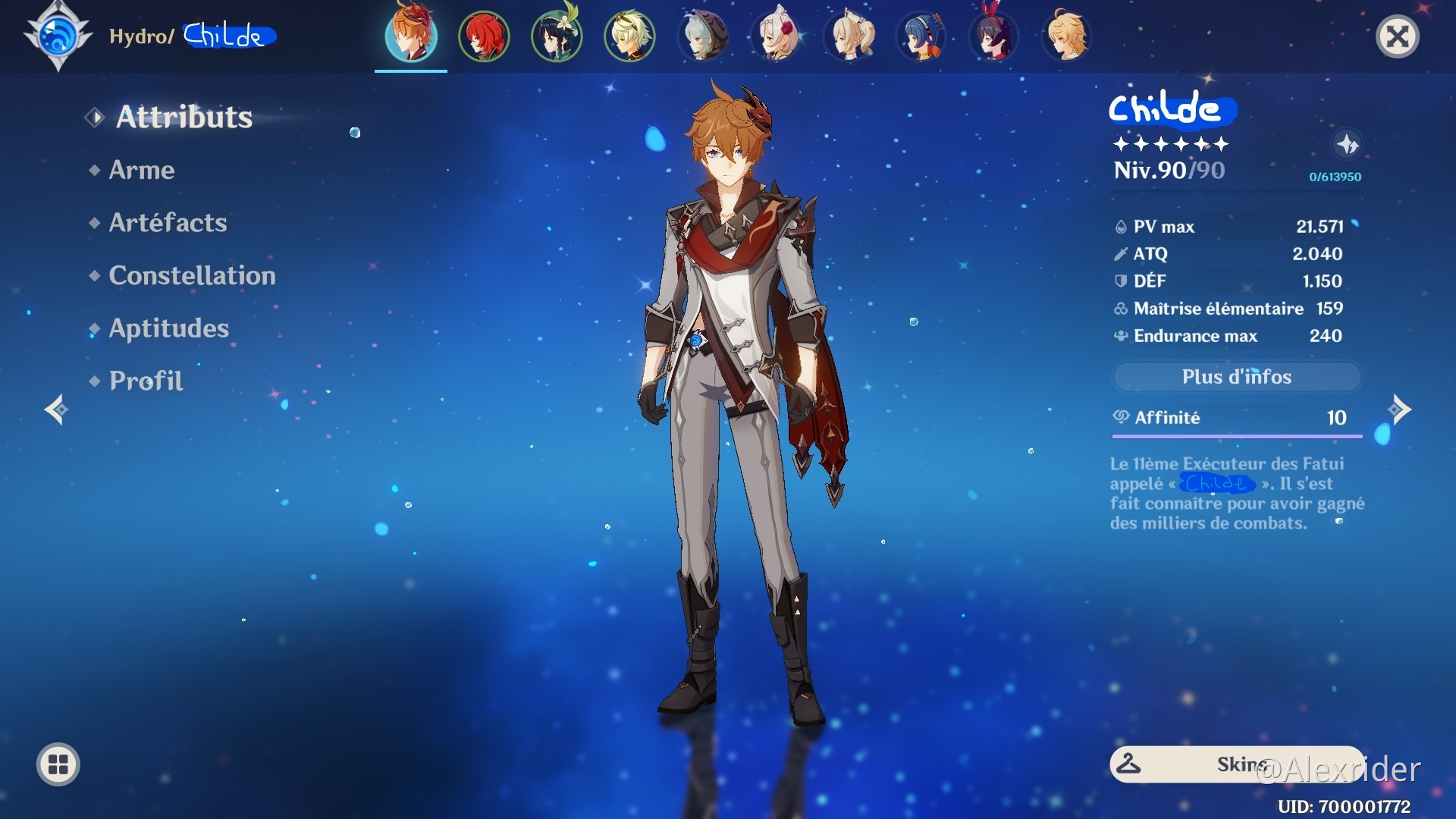
Task: Click the ascension star icon beside the level
Action: click(1347, 144)
